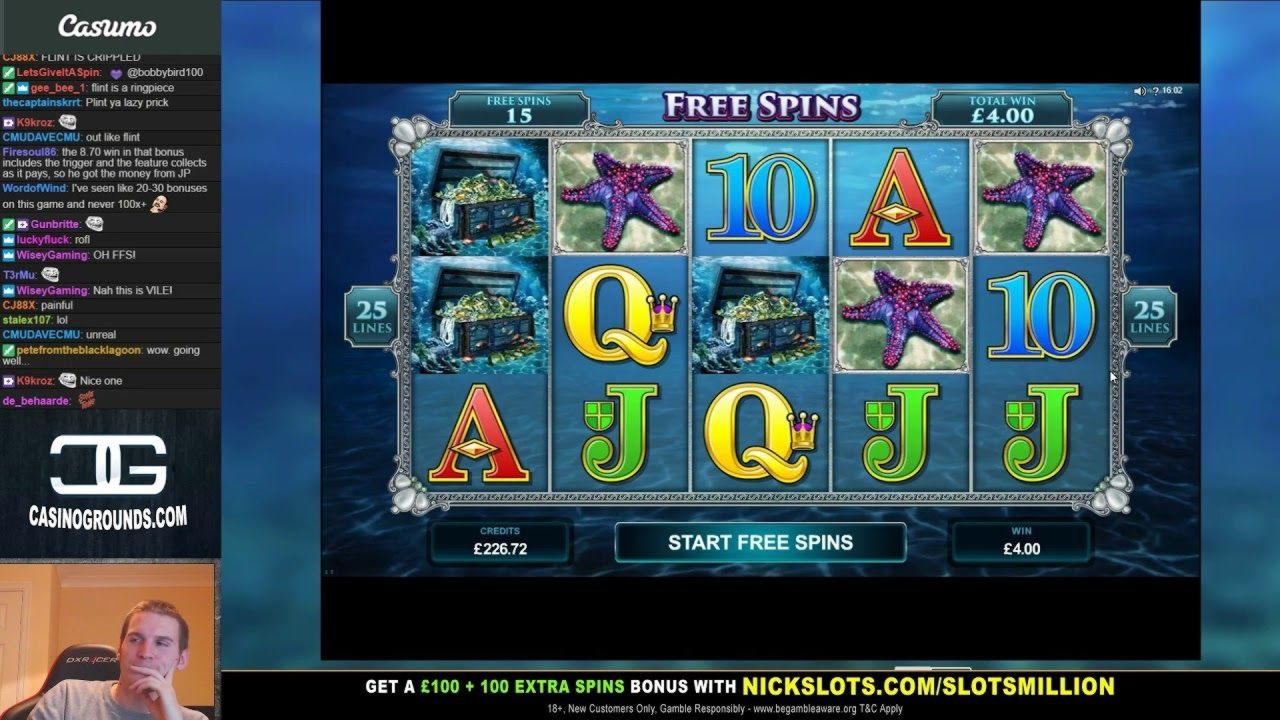Screen dimensions: 1280x720
Task: Start the free spins round
Action: point(760,543)
